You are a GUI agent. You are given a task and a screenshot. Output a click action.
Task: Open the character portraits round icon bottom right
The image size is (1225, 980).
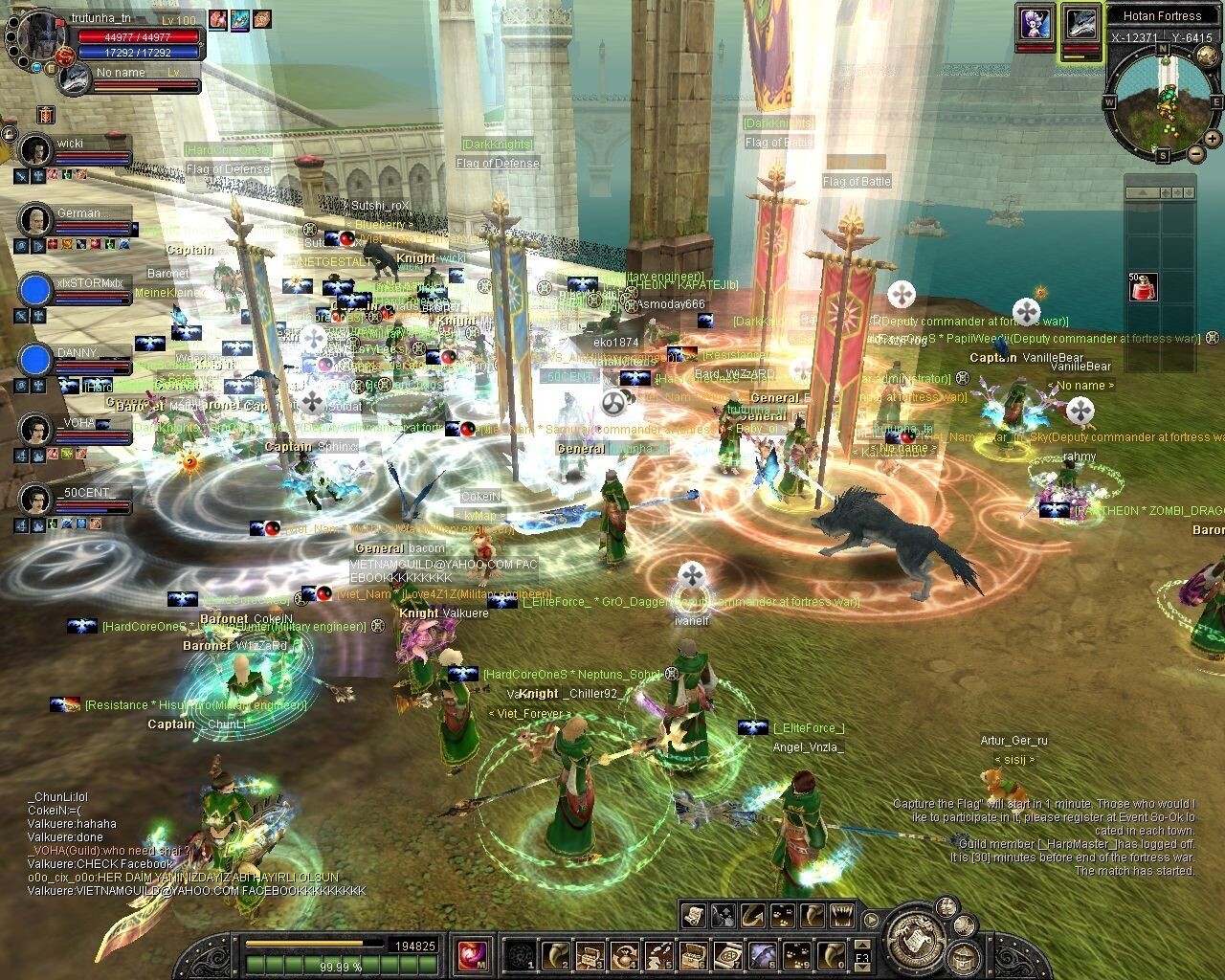point(945,906)
